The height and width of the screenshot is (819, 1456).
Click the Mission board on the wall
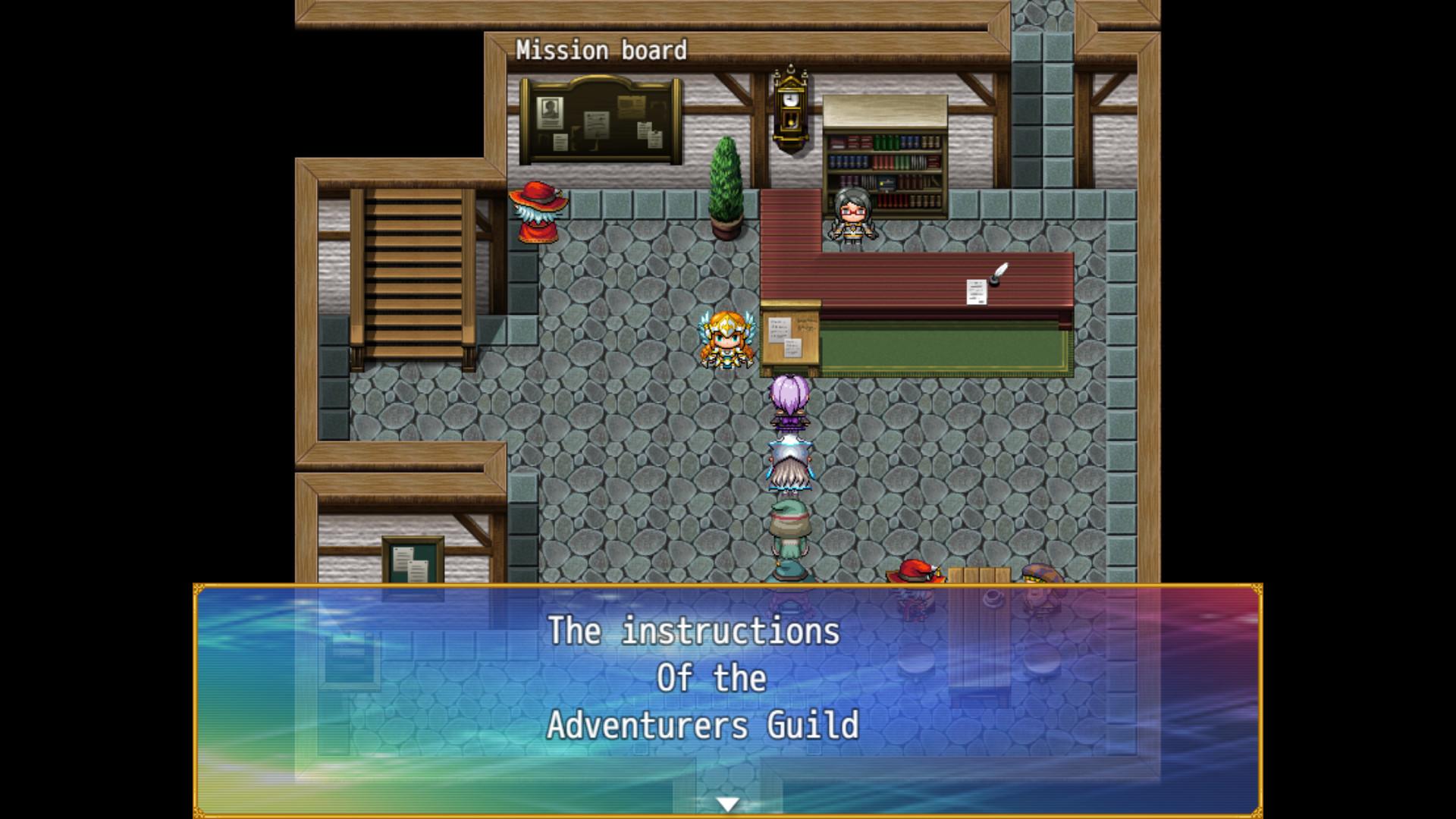(x=599, y=121)
